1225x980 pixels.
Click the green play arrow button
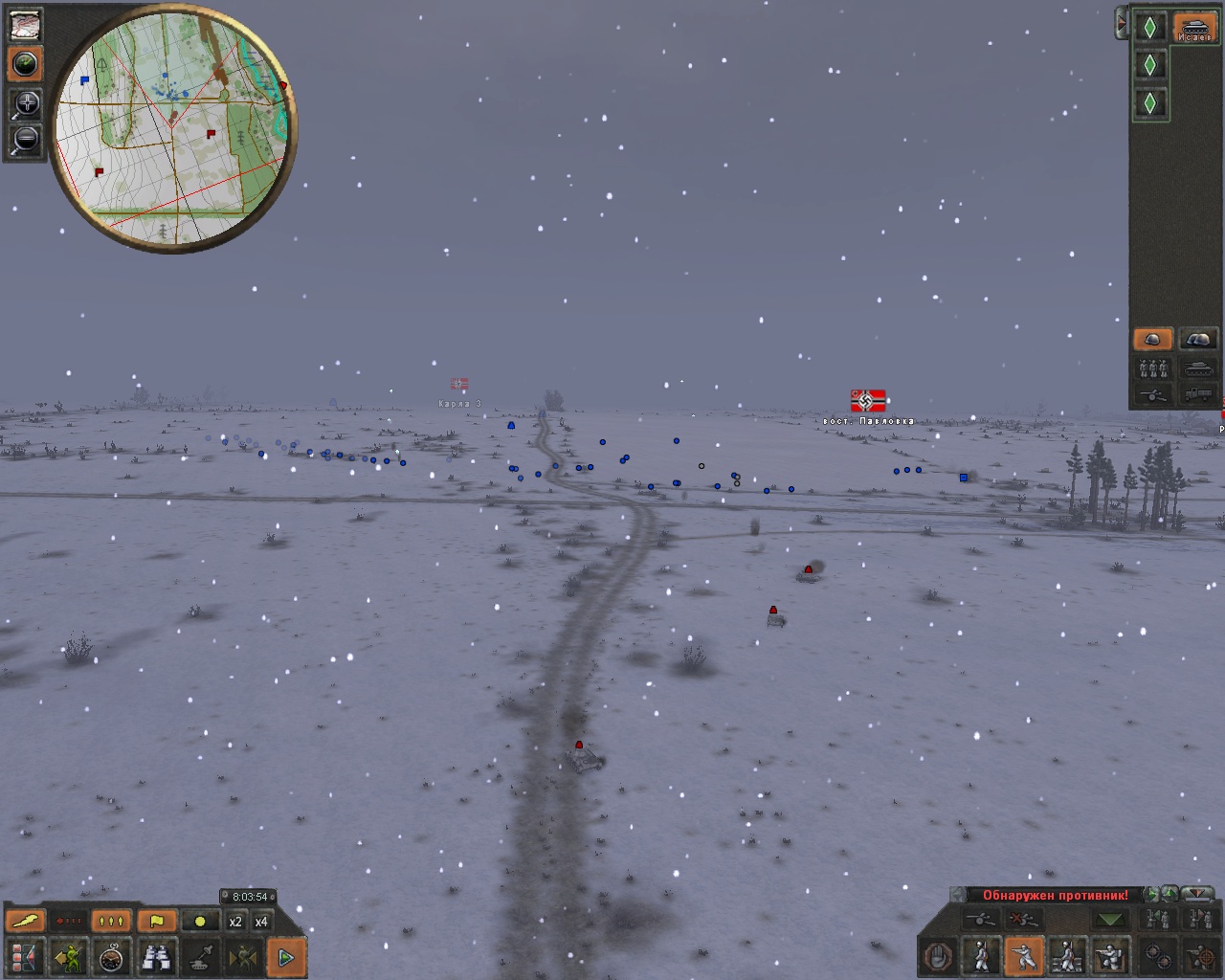pos(285,956)
